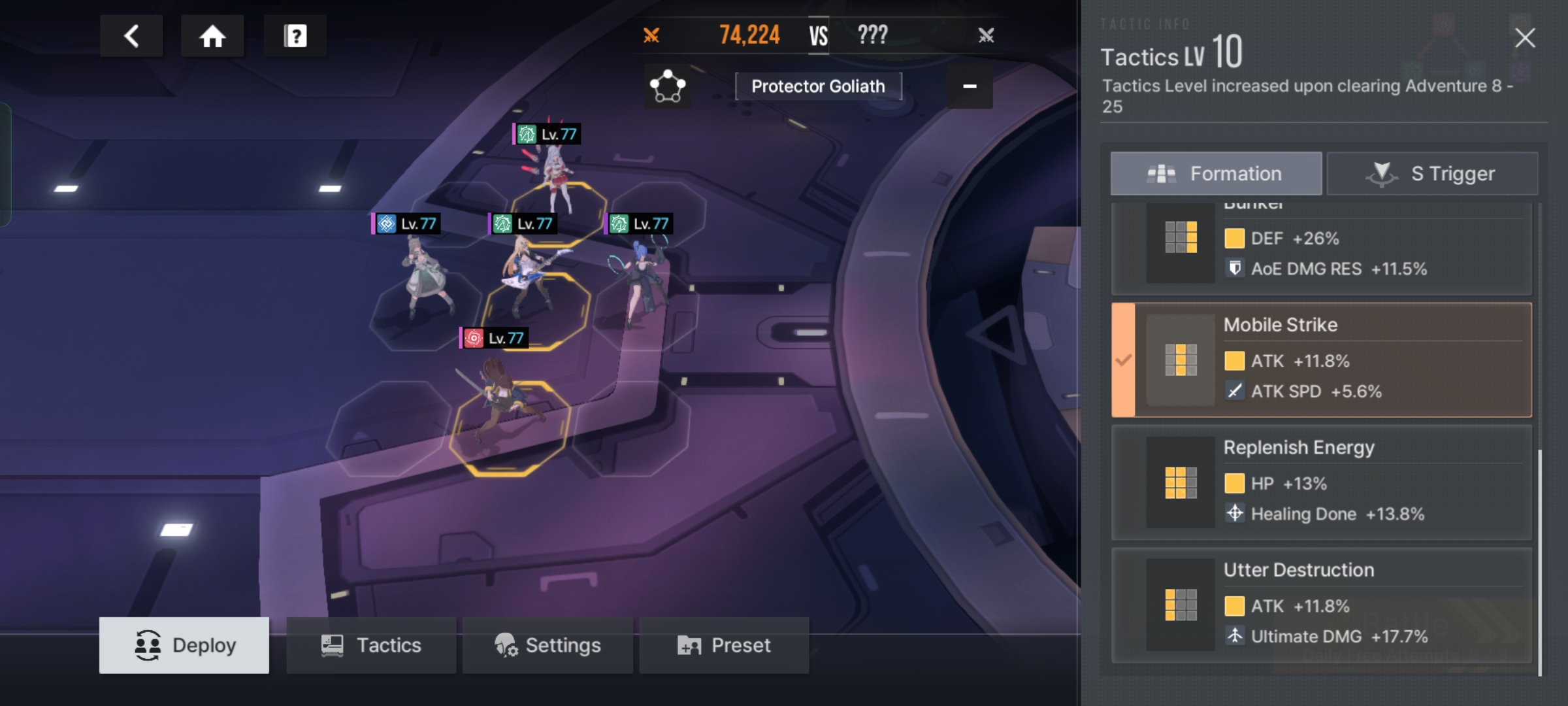The height and width of the screenshot is (706, 1568).
Task: Go back with the arrow button
Action: point(131,36)
